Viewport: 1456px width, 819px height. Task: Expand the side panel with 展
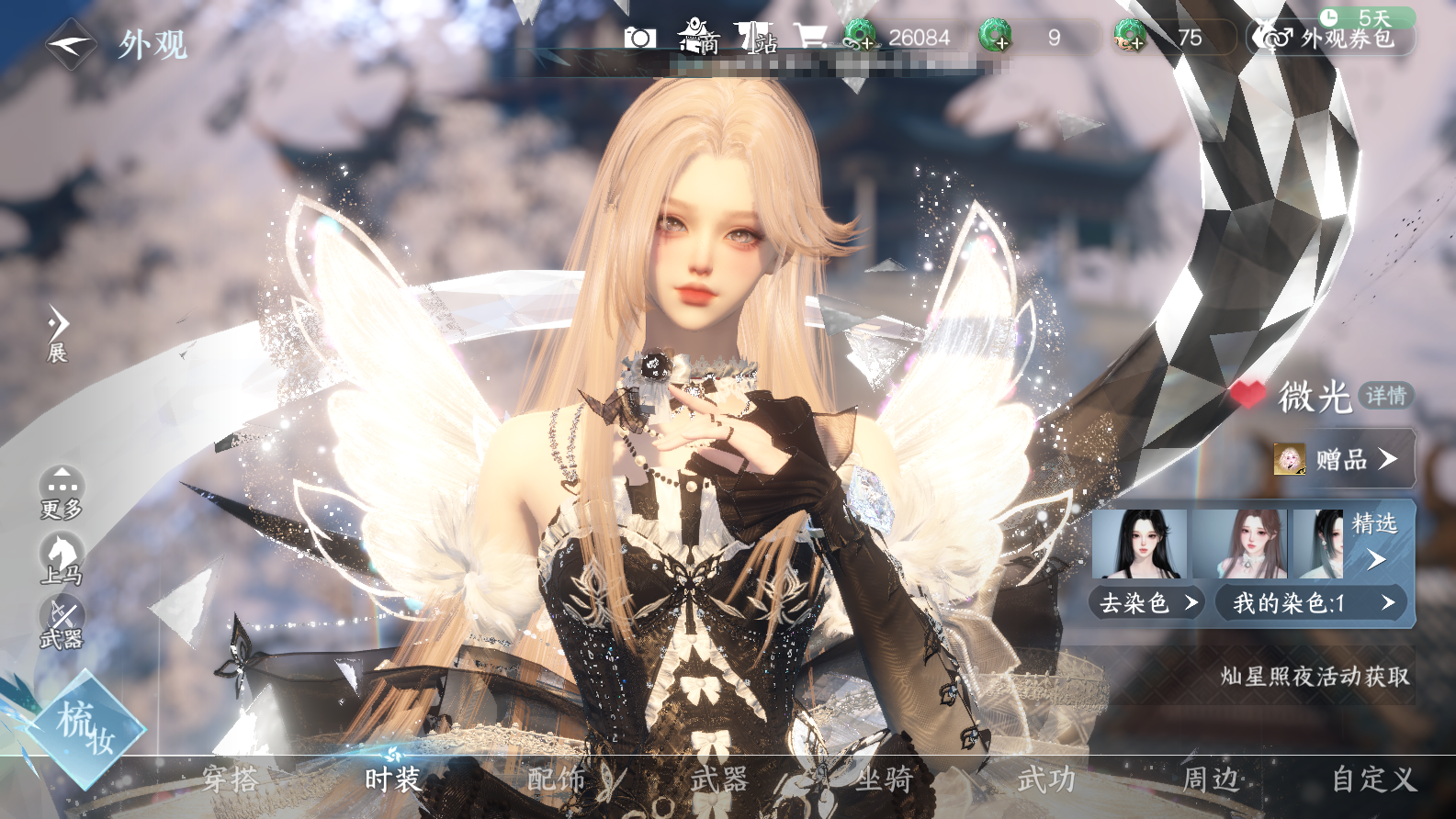tap(58, 334)
